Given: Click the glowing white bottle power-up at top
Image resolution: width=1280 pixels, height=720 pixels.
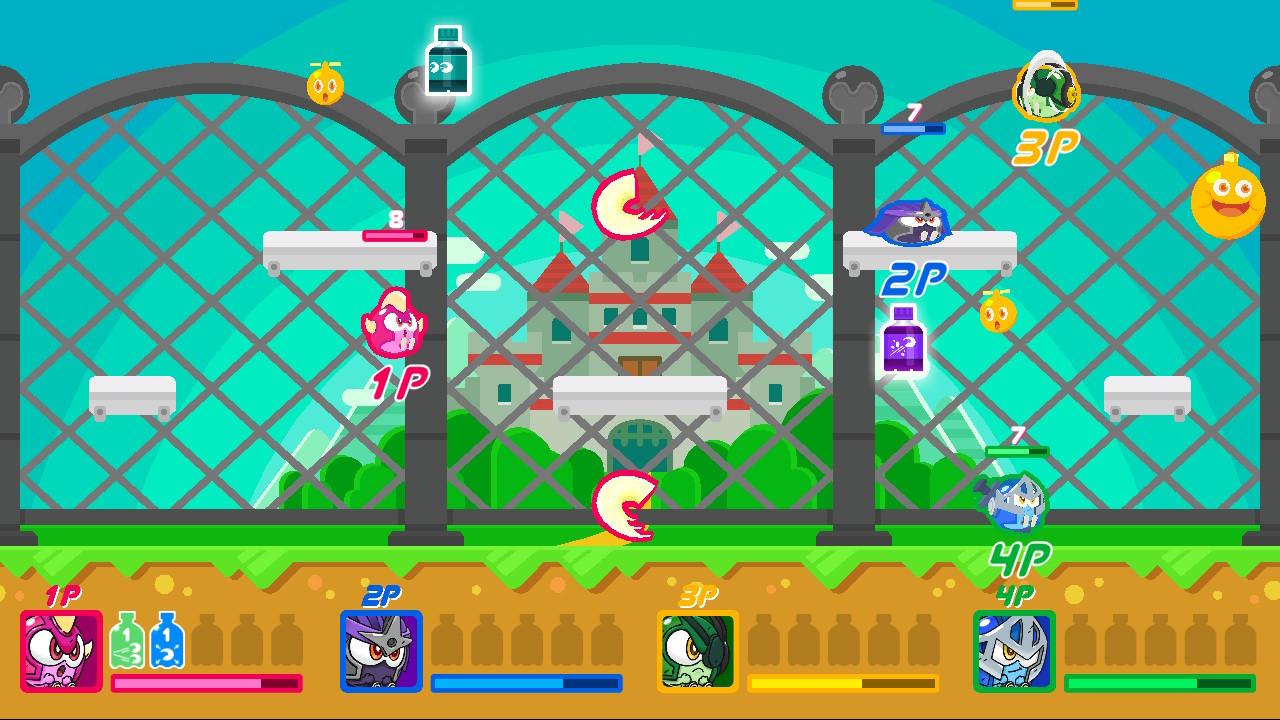Looking at the screenshot, I should 447,60.
